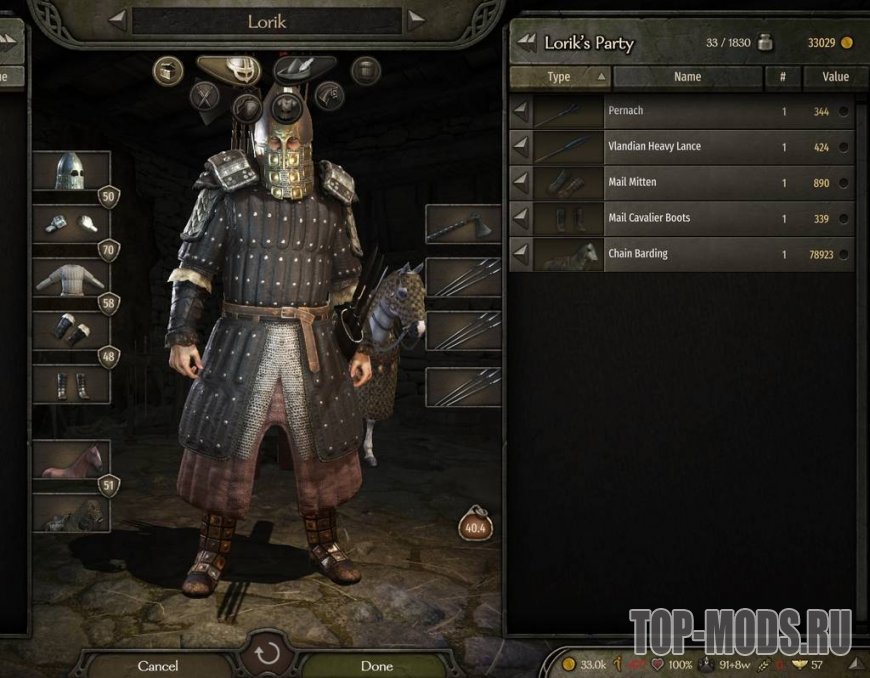Image resolution: width=870 pixels, height=678 pixels.
Task: Confirm equipment with the Done button
Action: [x=376, y=665]
